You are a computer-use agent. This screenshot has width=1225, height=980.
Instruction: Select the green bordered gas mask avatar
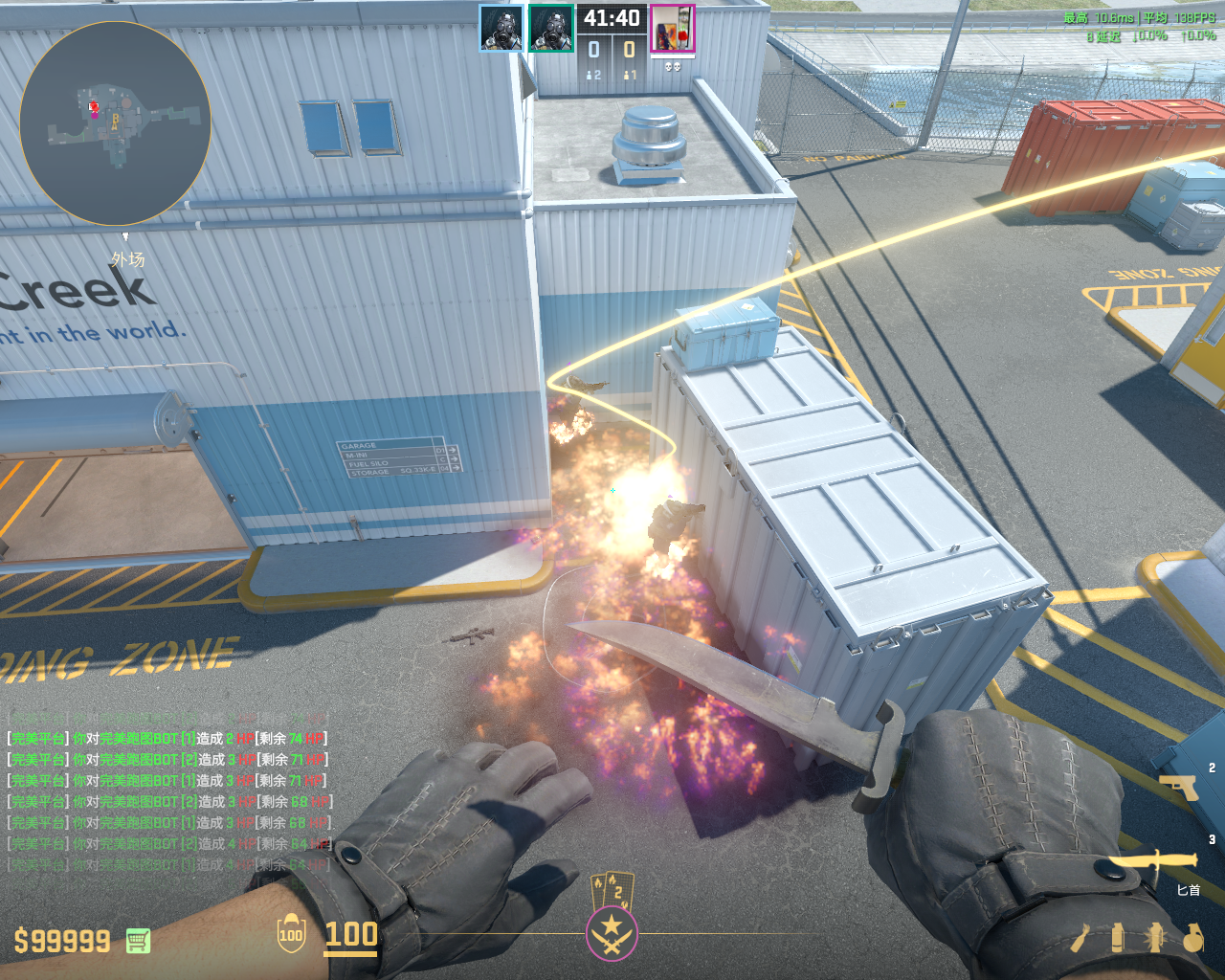551,29
